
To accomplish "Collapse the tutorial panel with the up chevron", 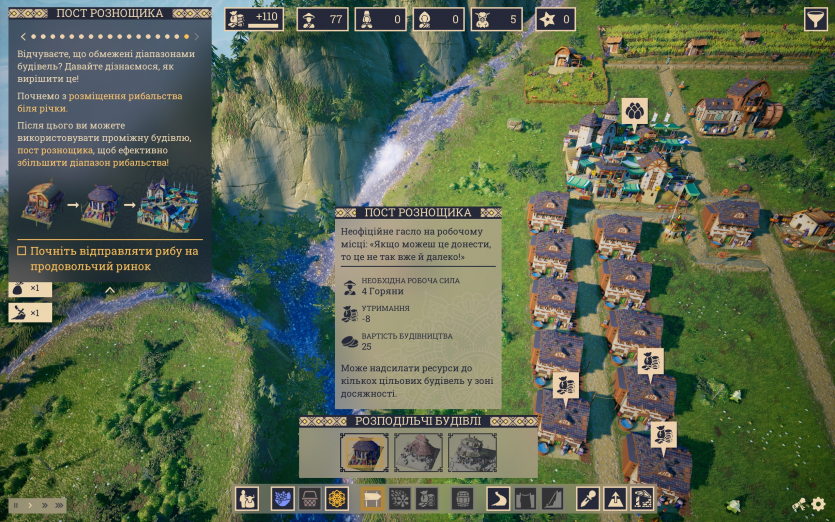I will tap(110, 291).
